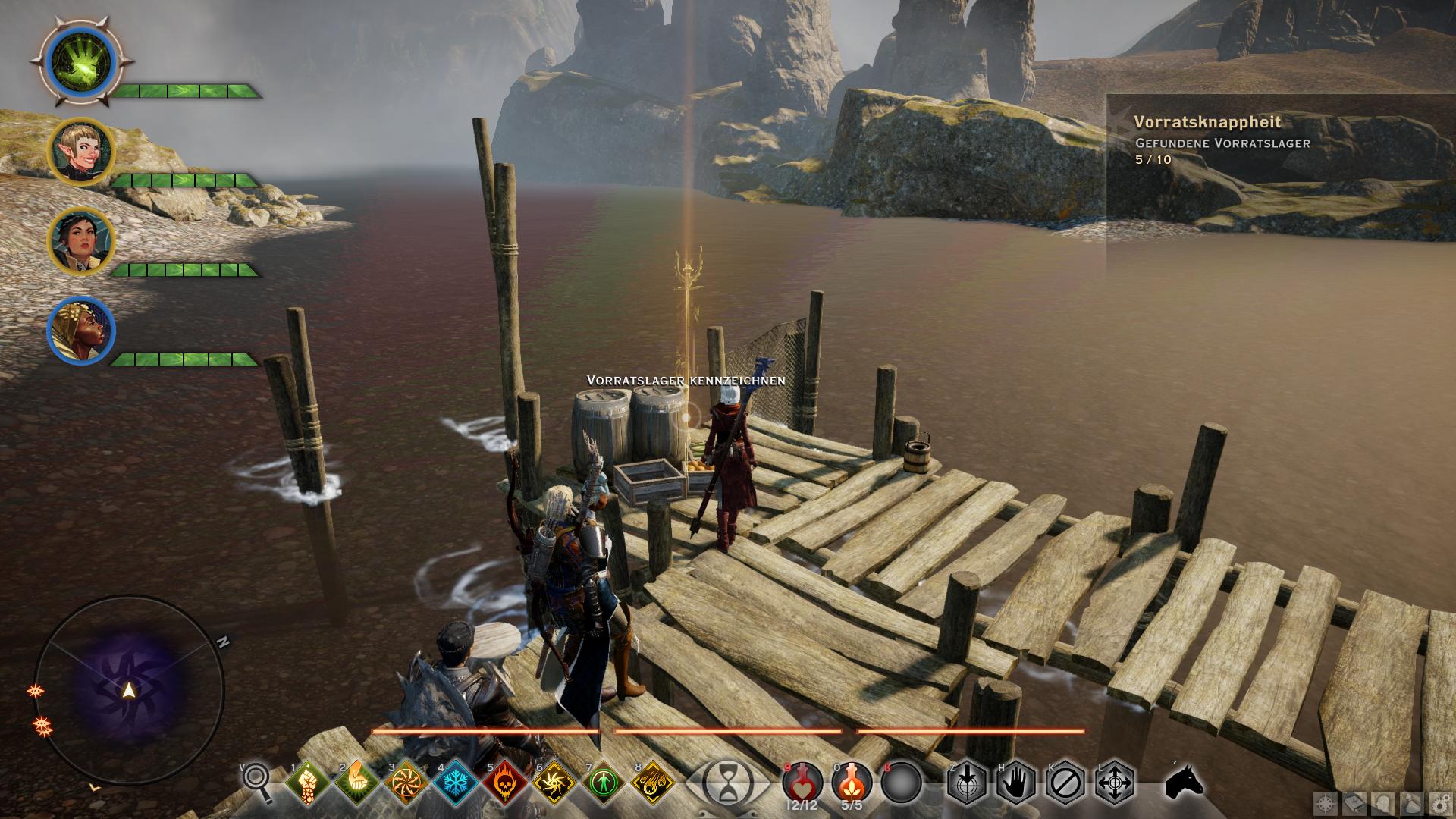Use the orange regeneration potion
Viewport: 1456px width, 819px height.
coord(852,781)
